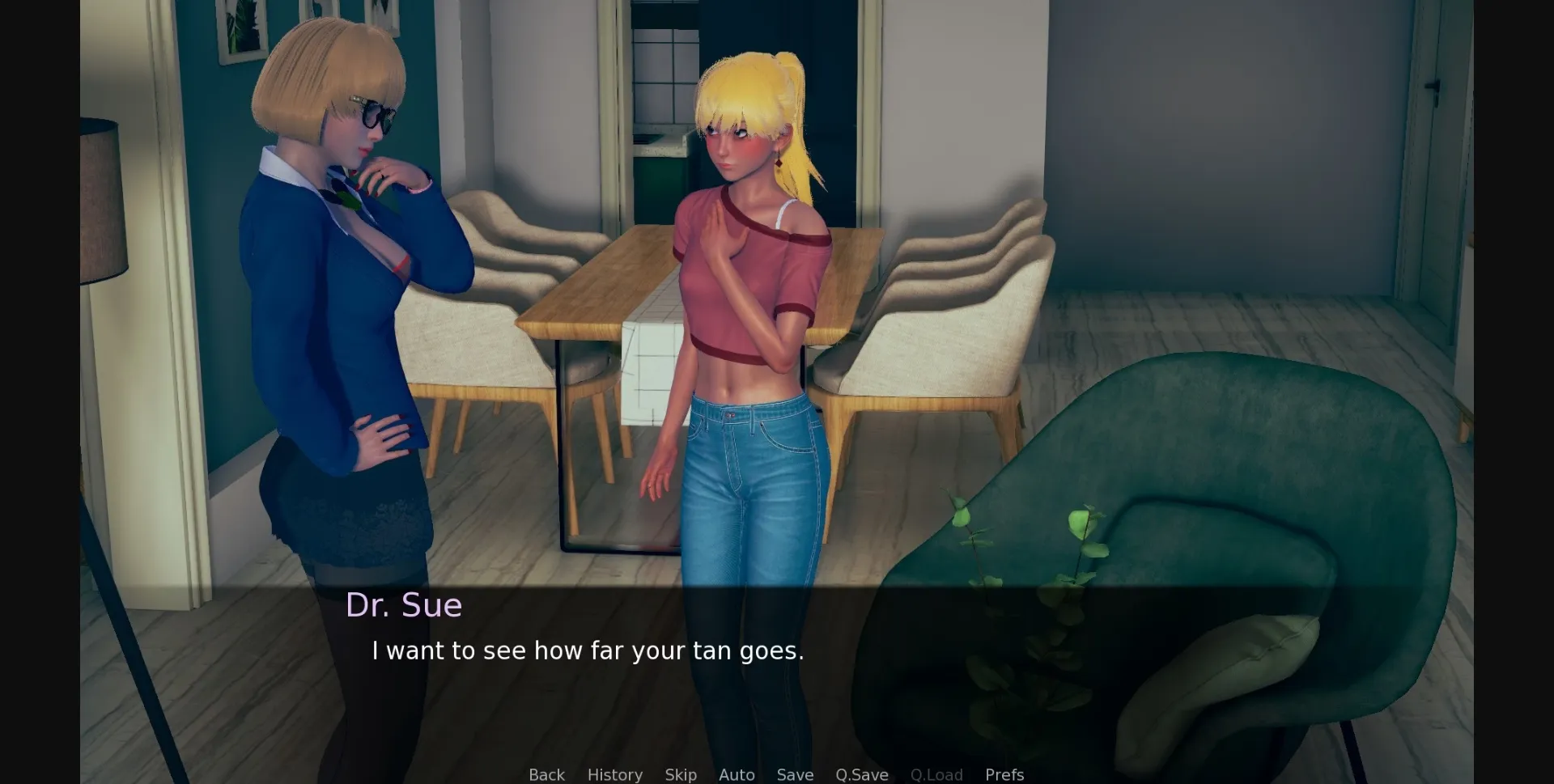Click Prefs at the bottom right

click(x=1004, y=774)
